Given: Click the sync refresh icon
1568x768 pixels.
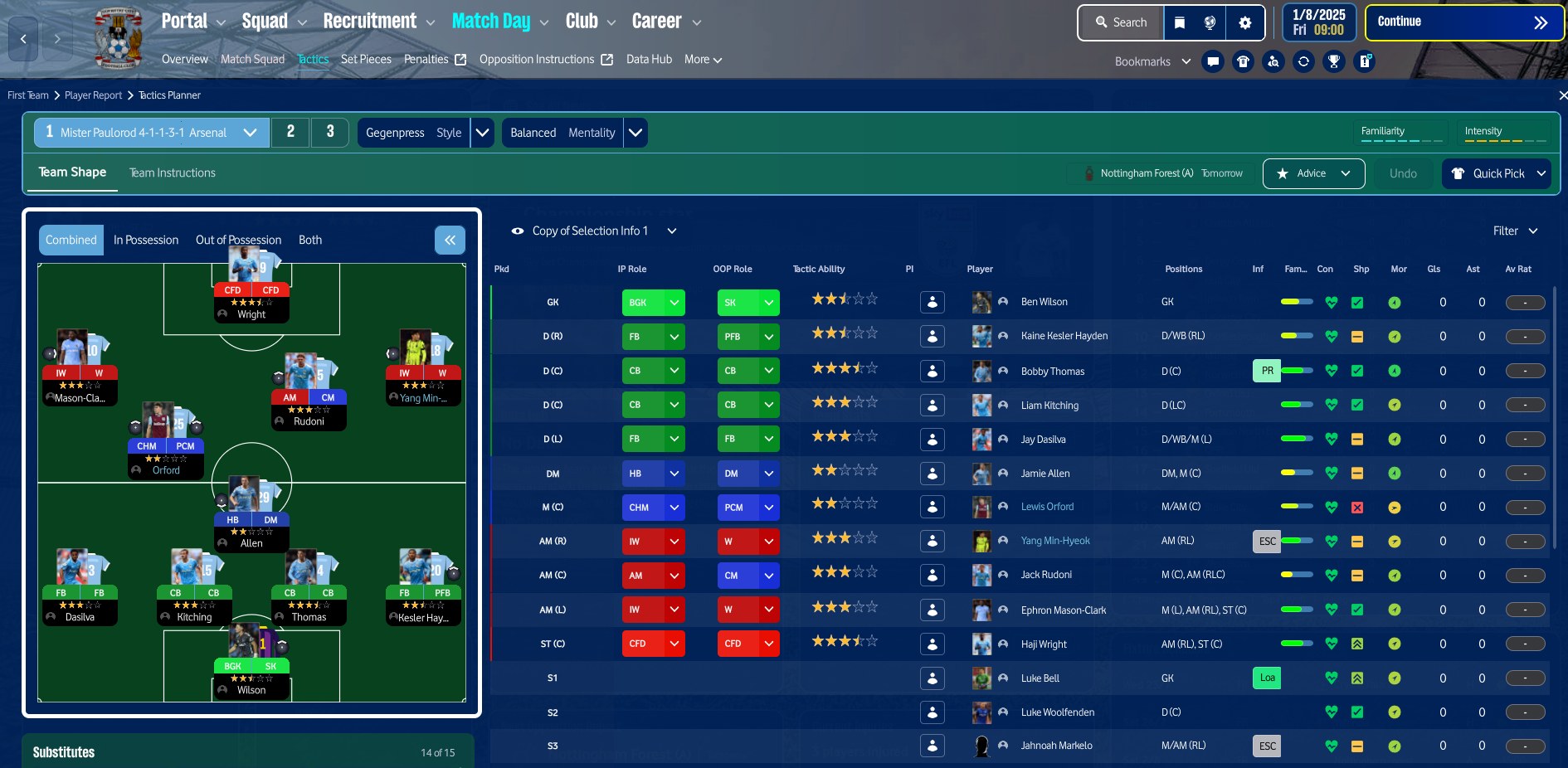Looking at the screenshot, I should pyautogui.click(x=1303, y=61).
